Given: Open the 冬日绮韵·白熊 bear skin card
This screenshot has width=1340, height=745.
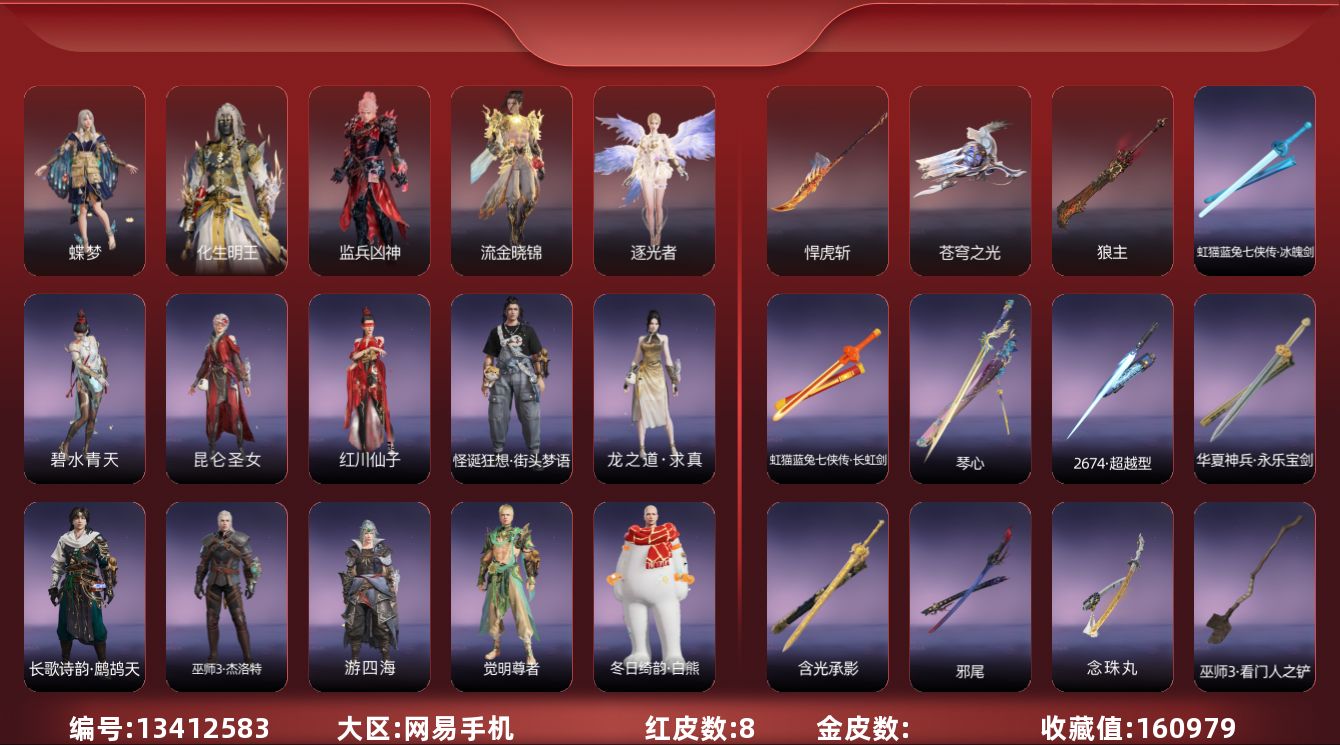Looking at the screenshot, I should [655, 595].
